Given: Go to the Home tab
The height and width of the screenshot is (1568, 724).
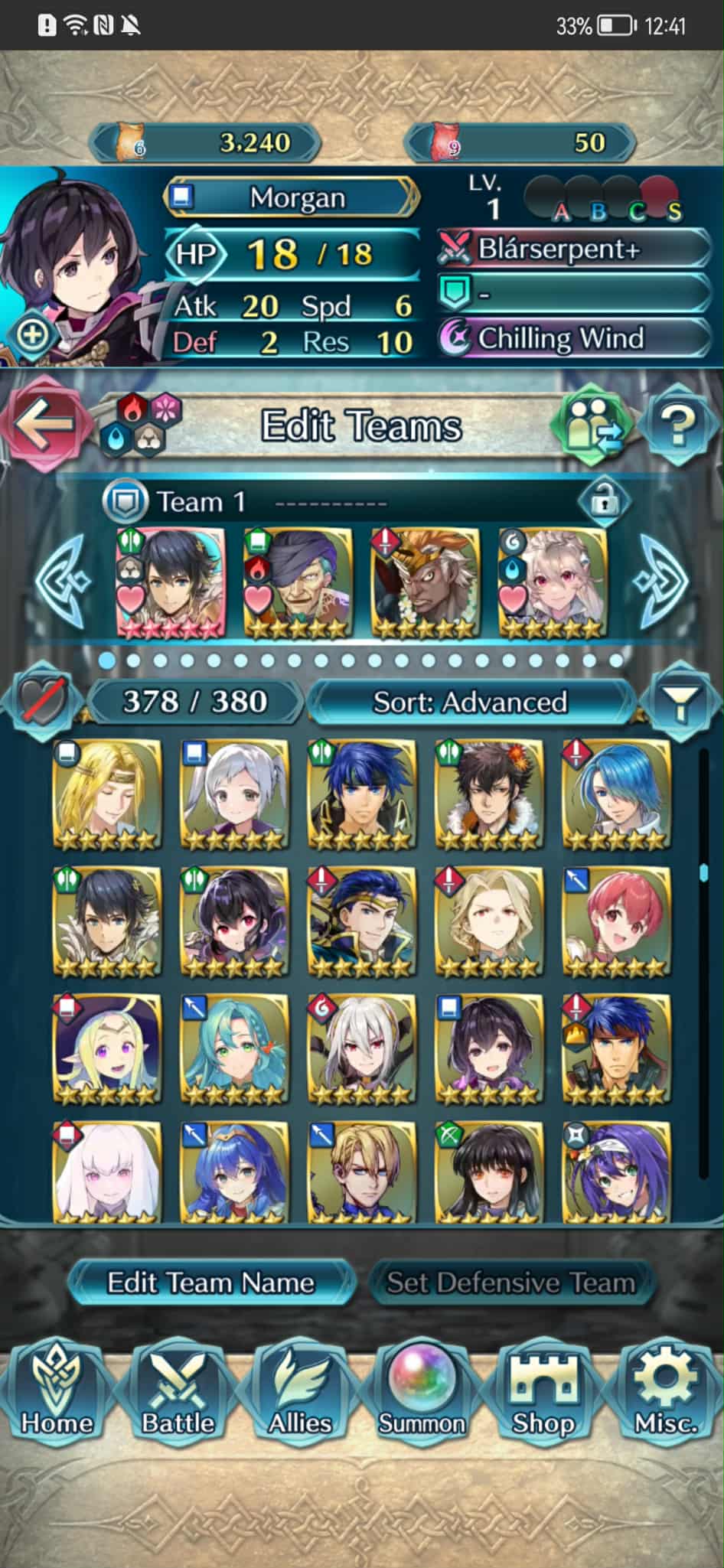Looking at the screenshot, I should (57, 1393).
